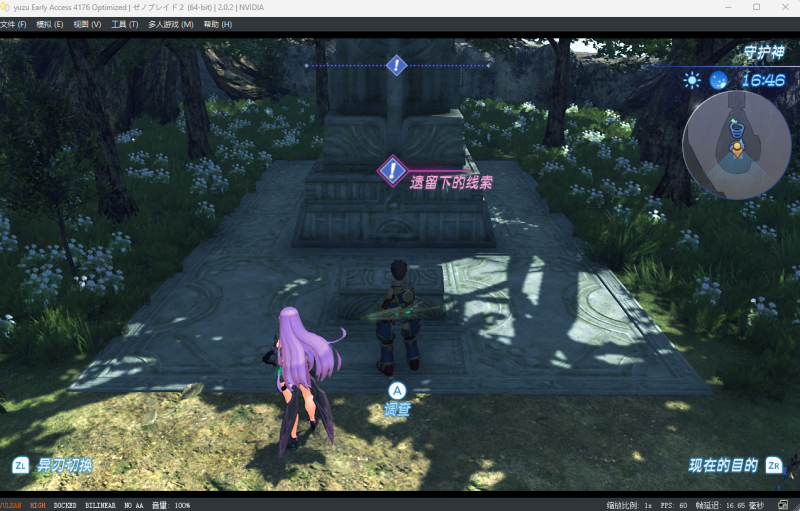
Task: Open the 现在的目的 objective label
Action: tap(723, 465)
